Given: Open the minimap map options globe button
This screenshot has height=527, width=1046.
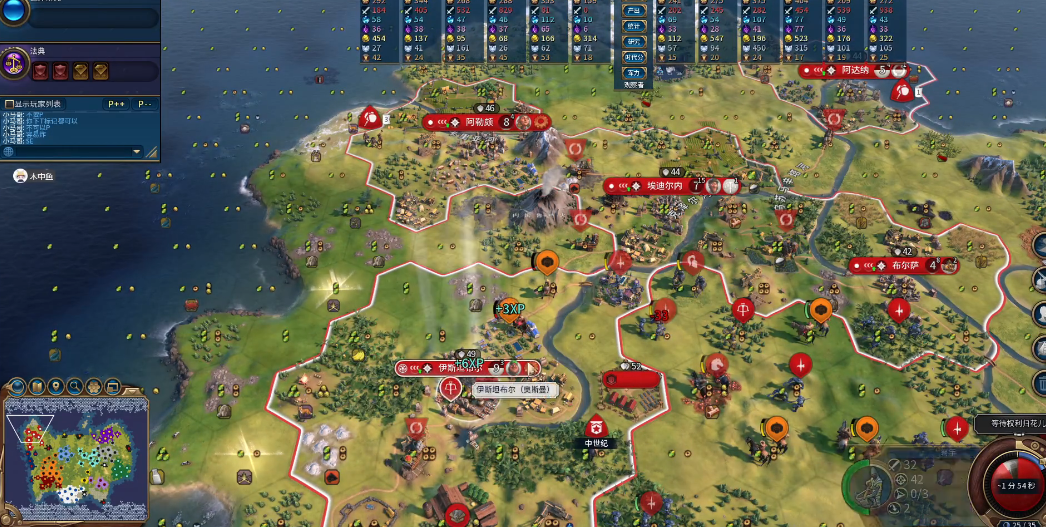Looking at the screenshot, I should (17, 385).
